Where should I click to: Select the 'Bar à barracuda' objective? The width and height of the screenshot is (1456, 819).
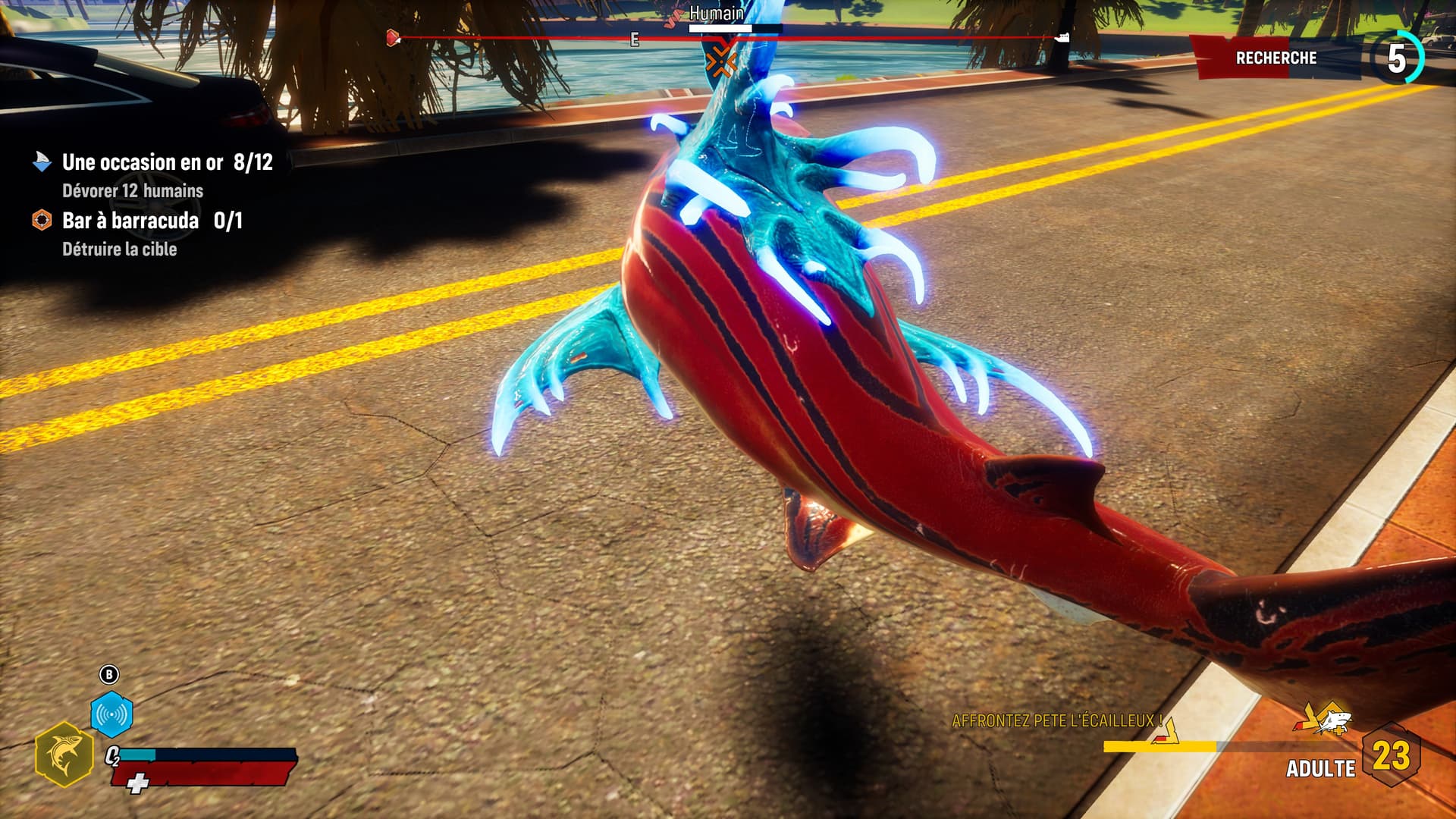click(x=130, y=221)
